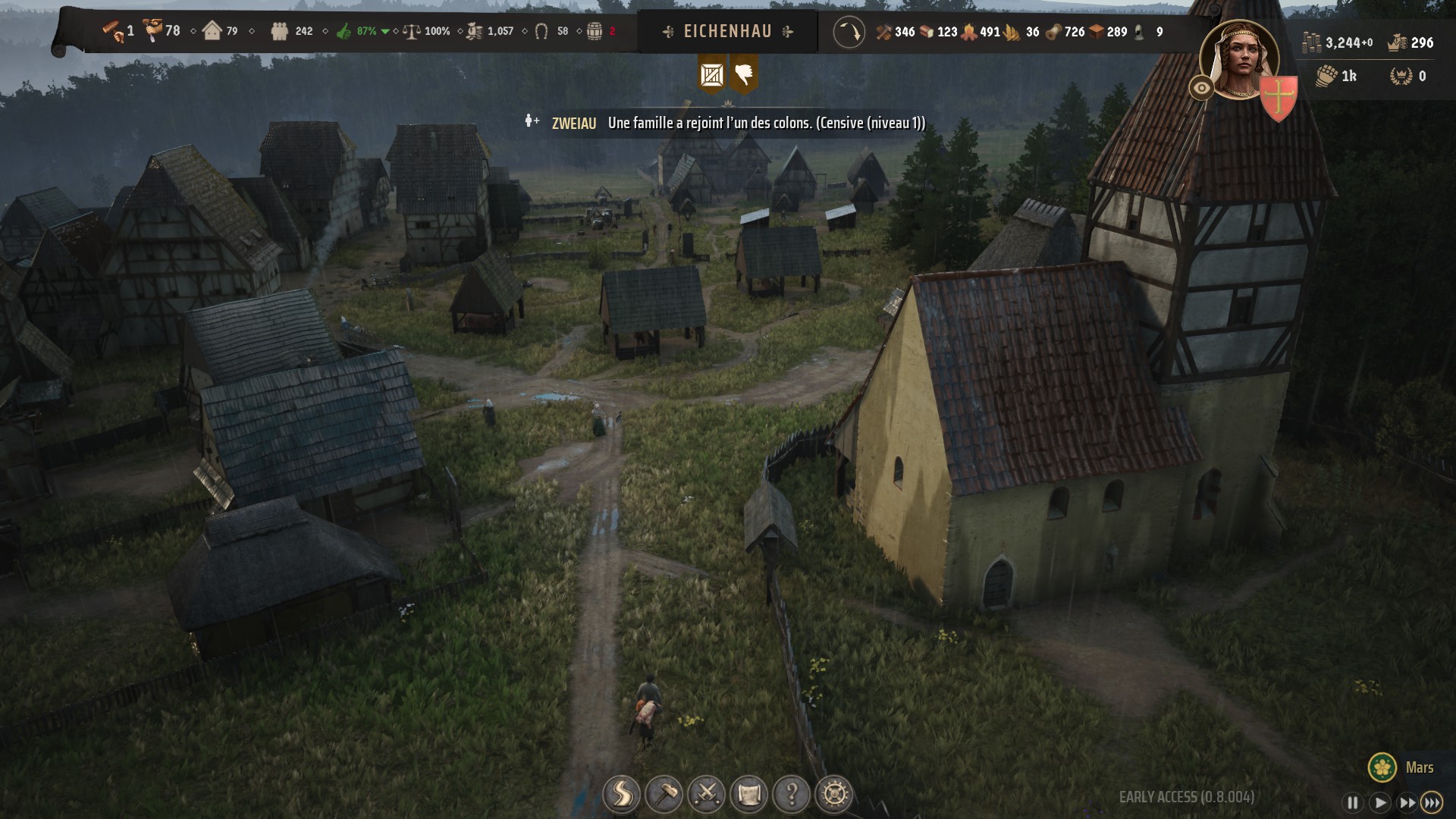Open the road building tool
The height and width of the screenshot is (819, 1456).
pos(621,795)
